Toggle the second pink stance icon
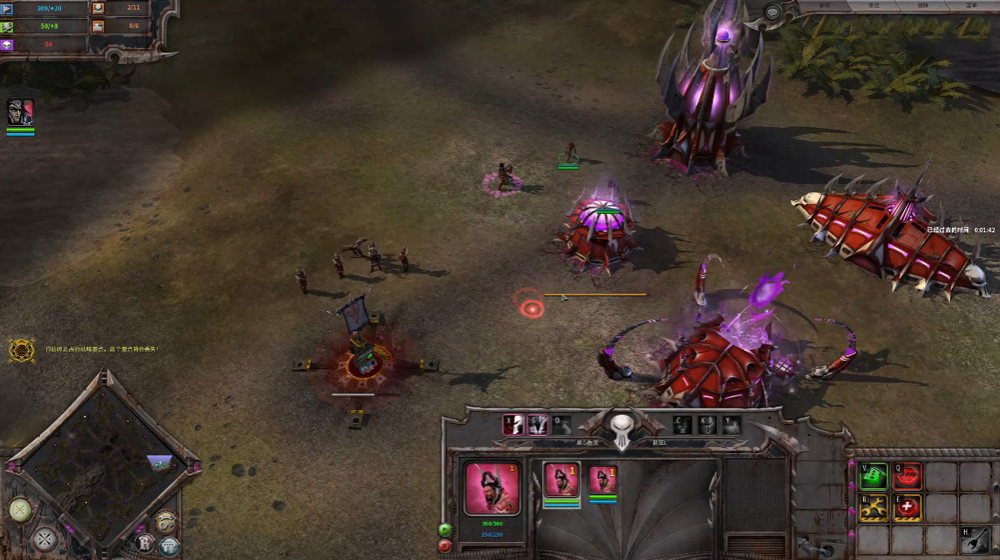Screen dimensions: 1000x560 (x=538, y=424)
